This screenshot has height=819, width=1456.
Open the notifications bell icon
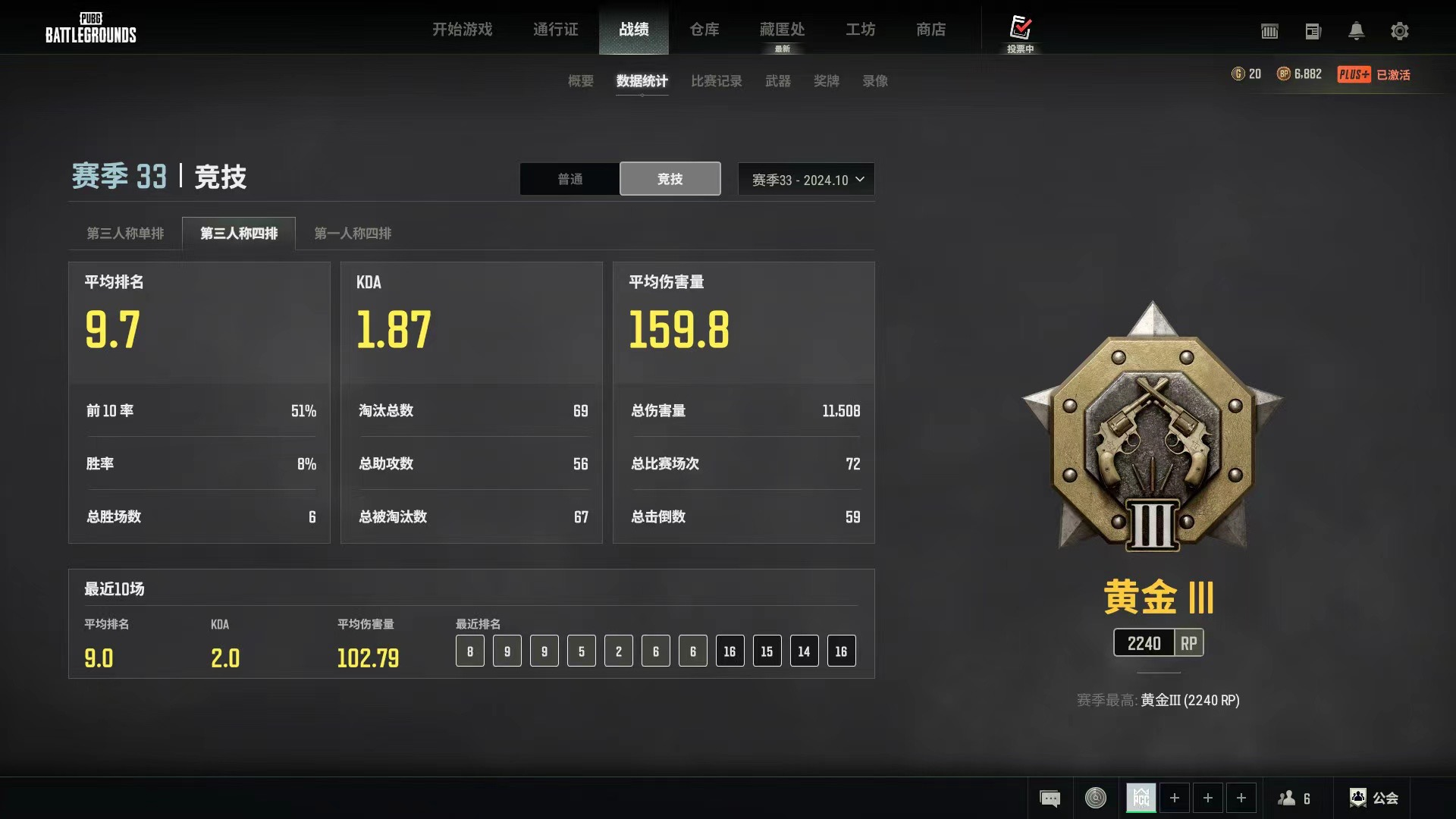click(x=1357, y=31)
